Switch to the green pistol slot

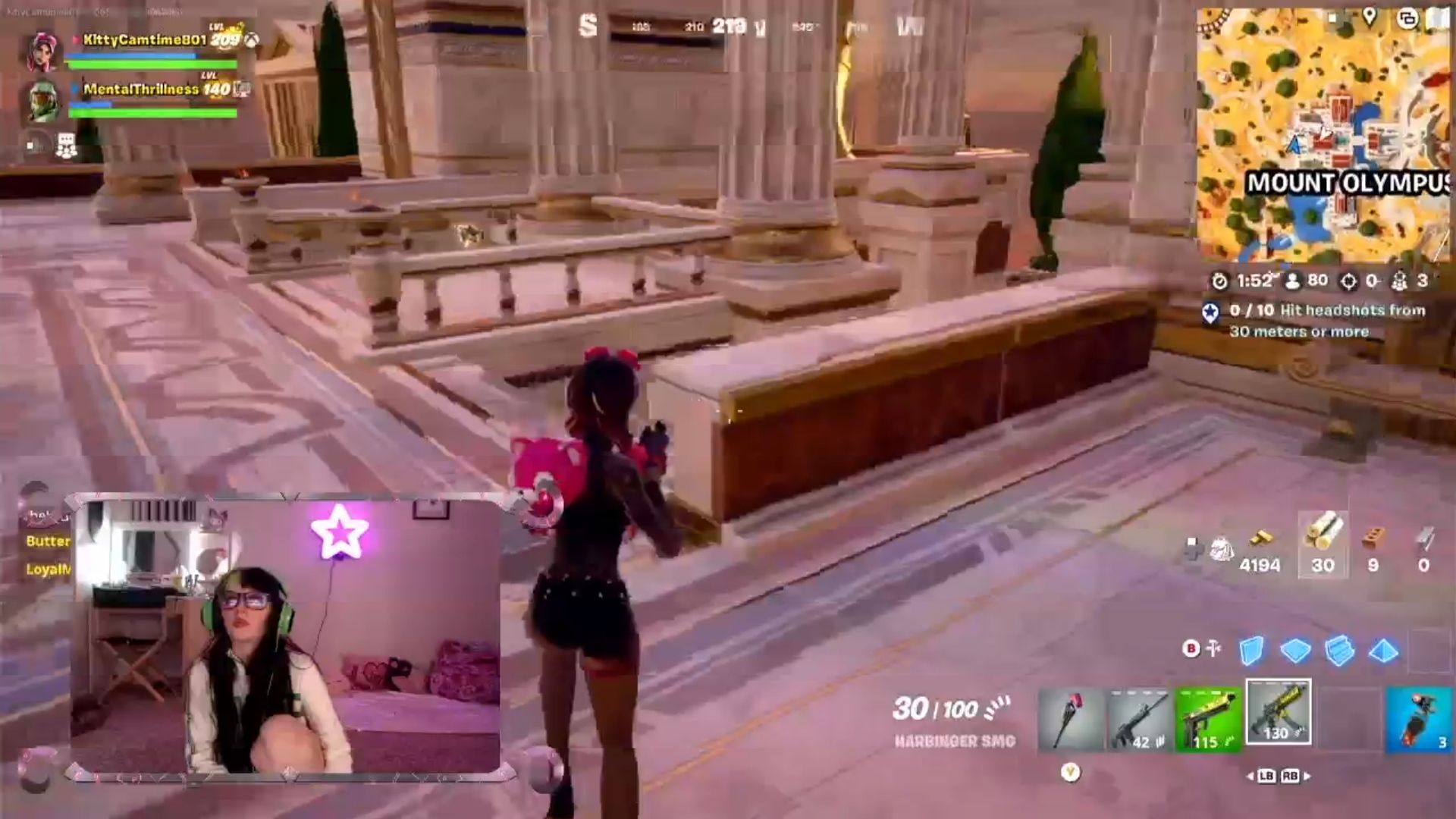(1207, 719)
